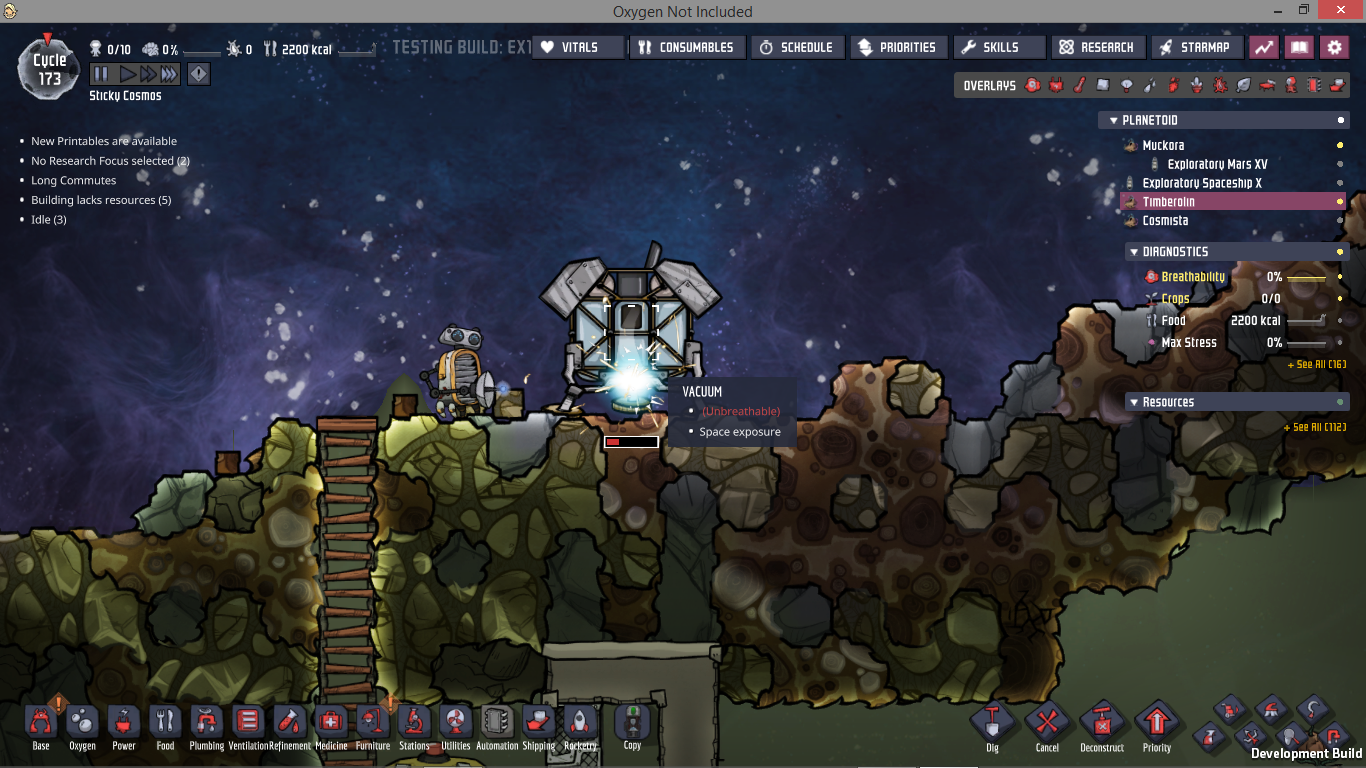Switch to Exploratory Spaceship X

(1201, 183)
